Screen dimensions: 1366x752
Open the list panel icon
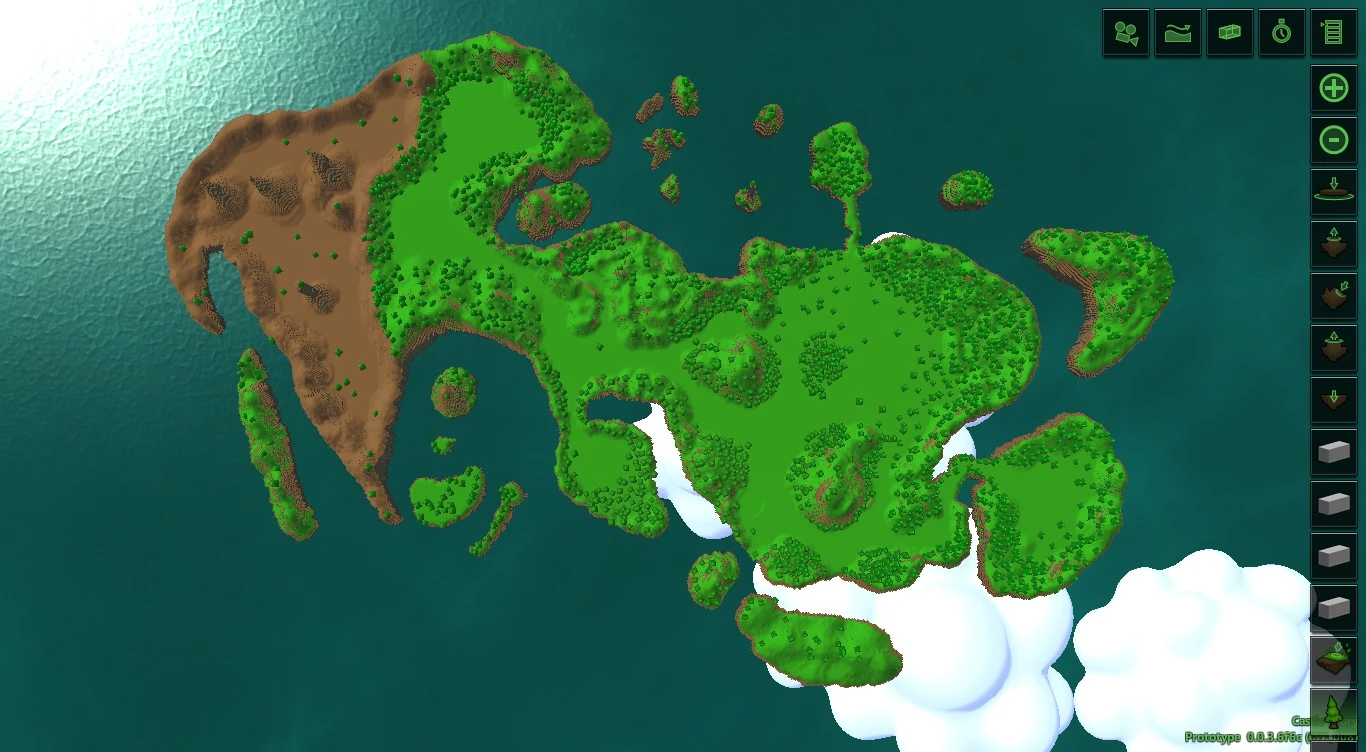[1333, 32]
